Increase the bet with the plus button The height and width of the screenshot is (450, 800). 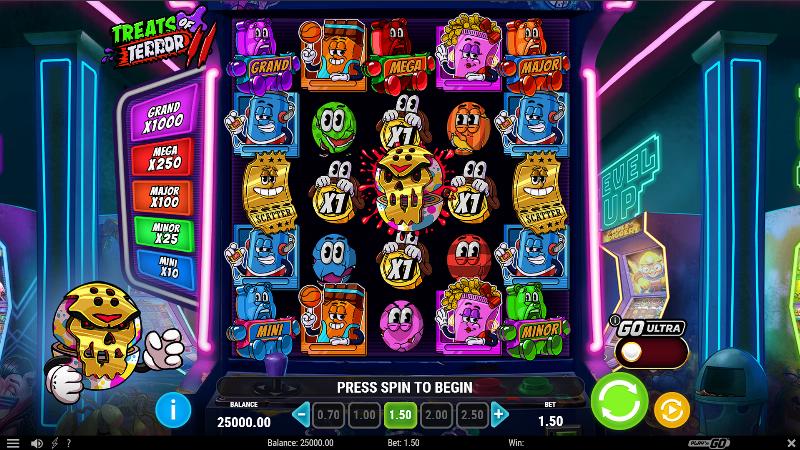(499, 414)
